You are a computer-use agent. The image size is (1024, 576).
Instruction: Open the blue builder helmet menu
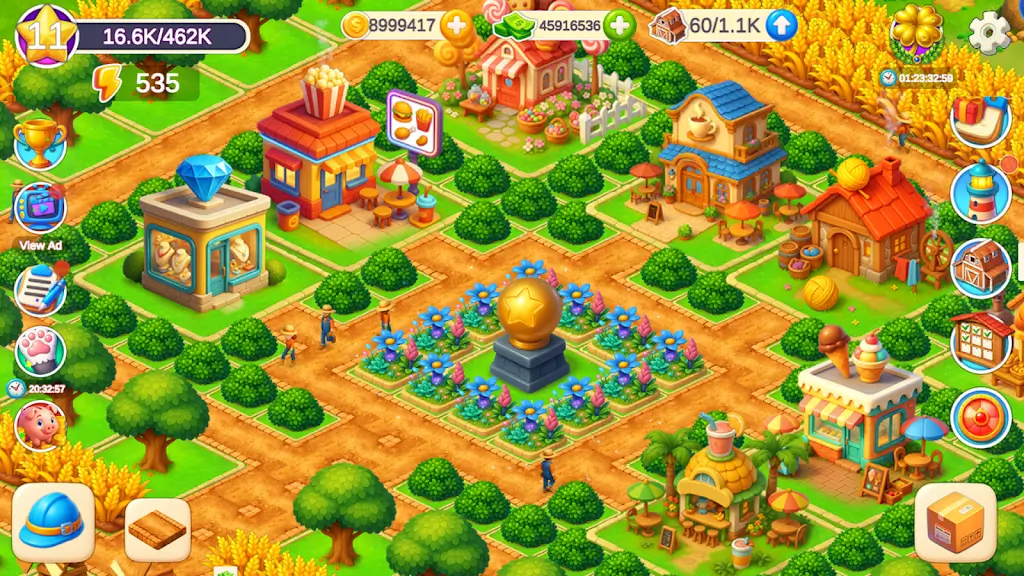(x=53, y=522)
